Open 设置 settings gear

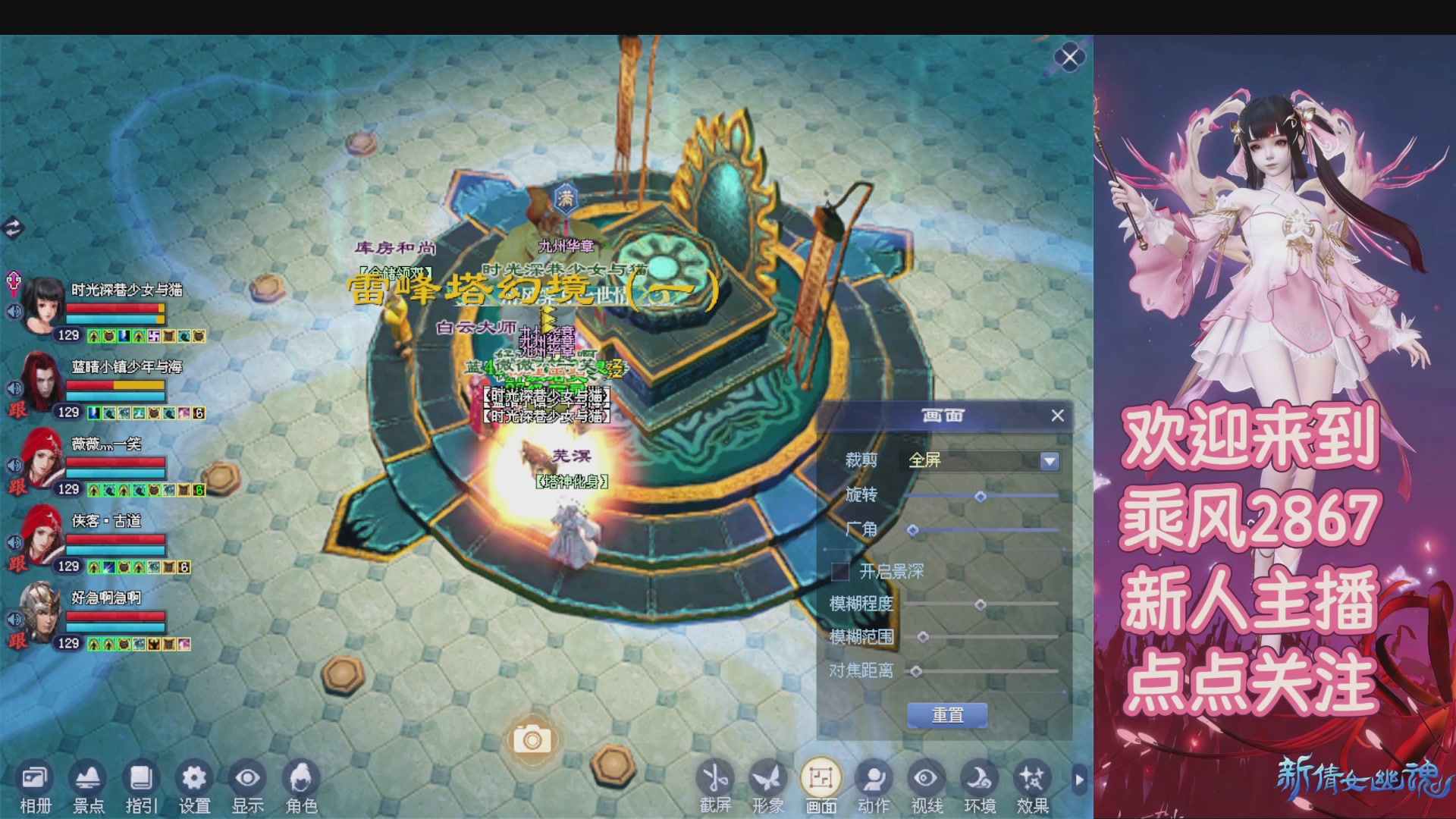(194, 787)
